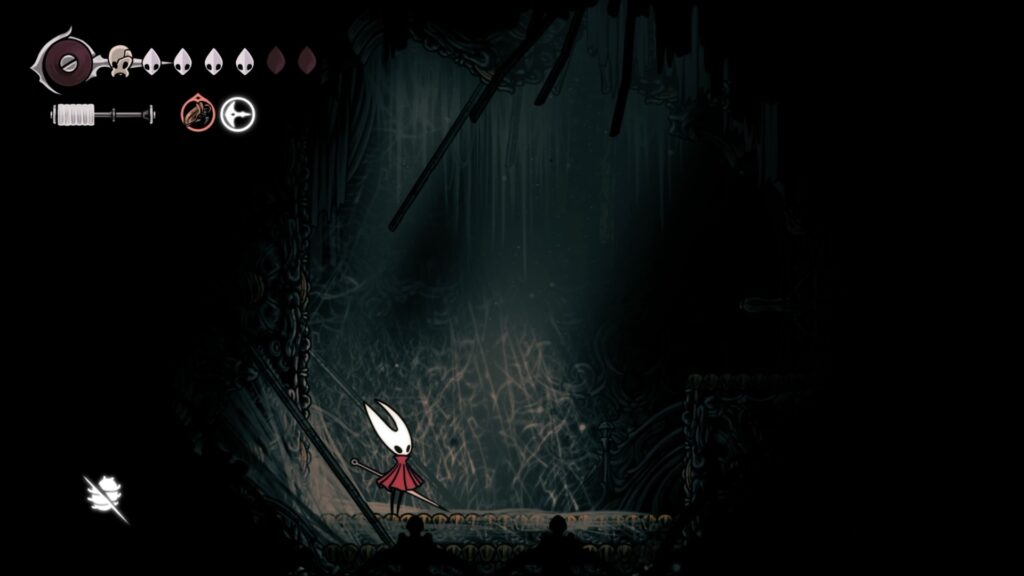Click the silk spool gauge emblem
Viewport: 1024px width, 576px height.
coord(66,61)
